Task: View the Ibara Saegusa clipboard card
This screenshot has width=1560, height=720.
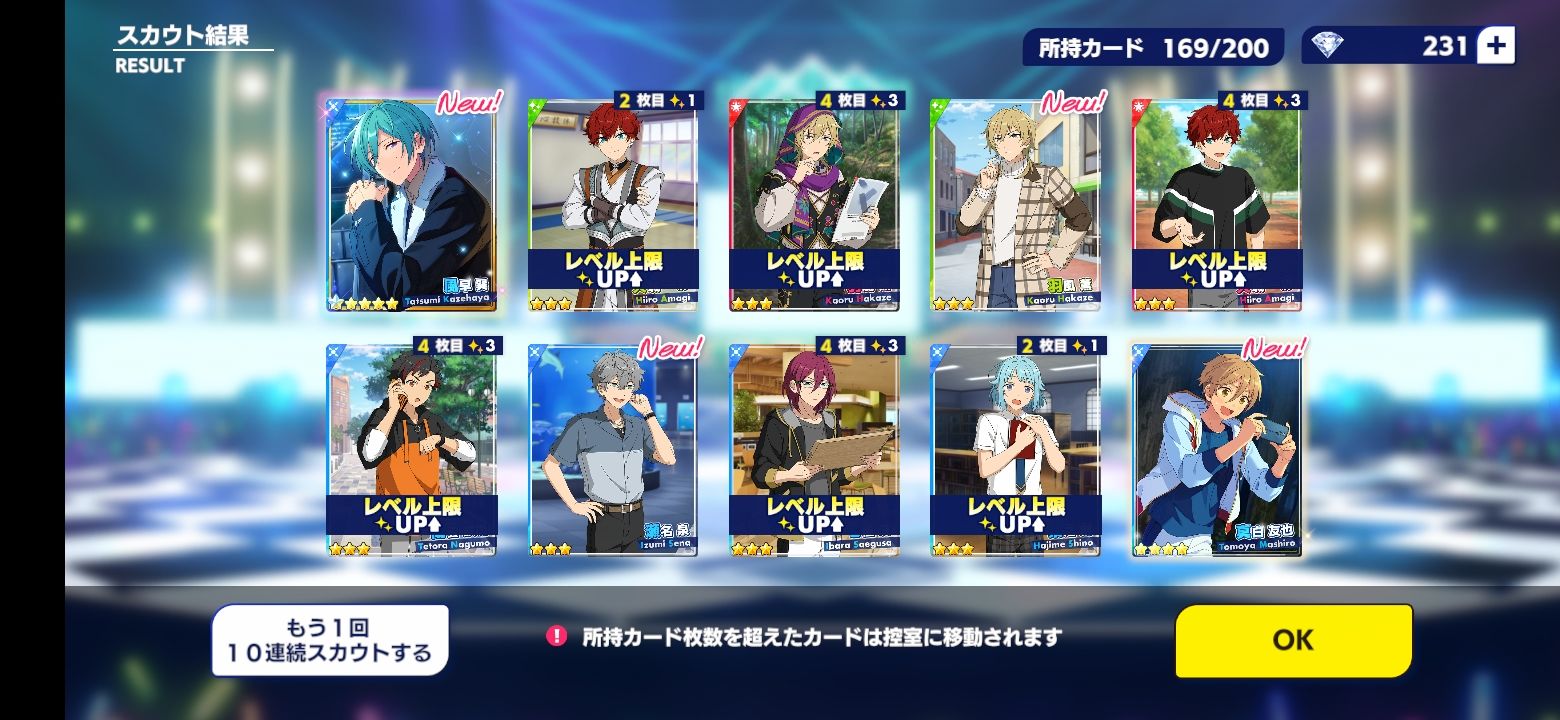Action: click(x=814, y=449)
